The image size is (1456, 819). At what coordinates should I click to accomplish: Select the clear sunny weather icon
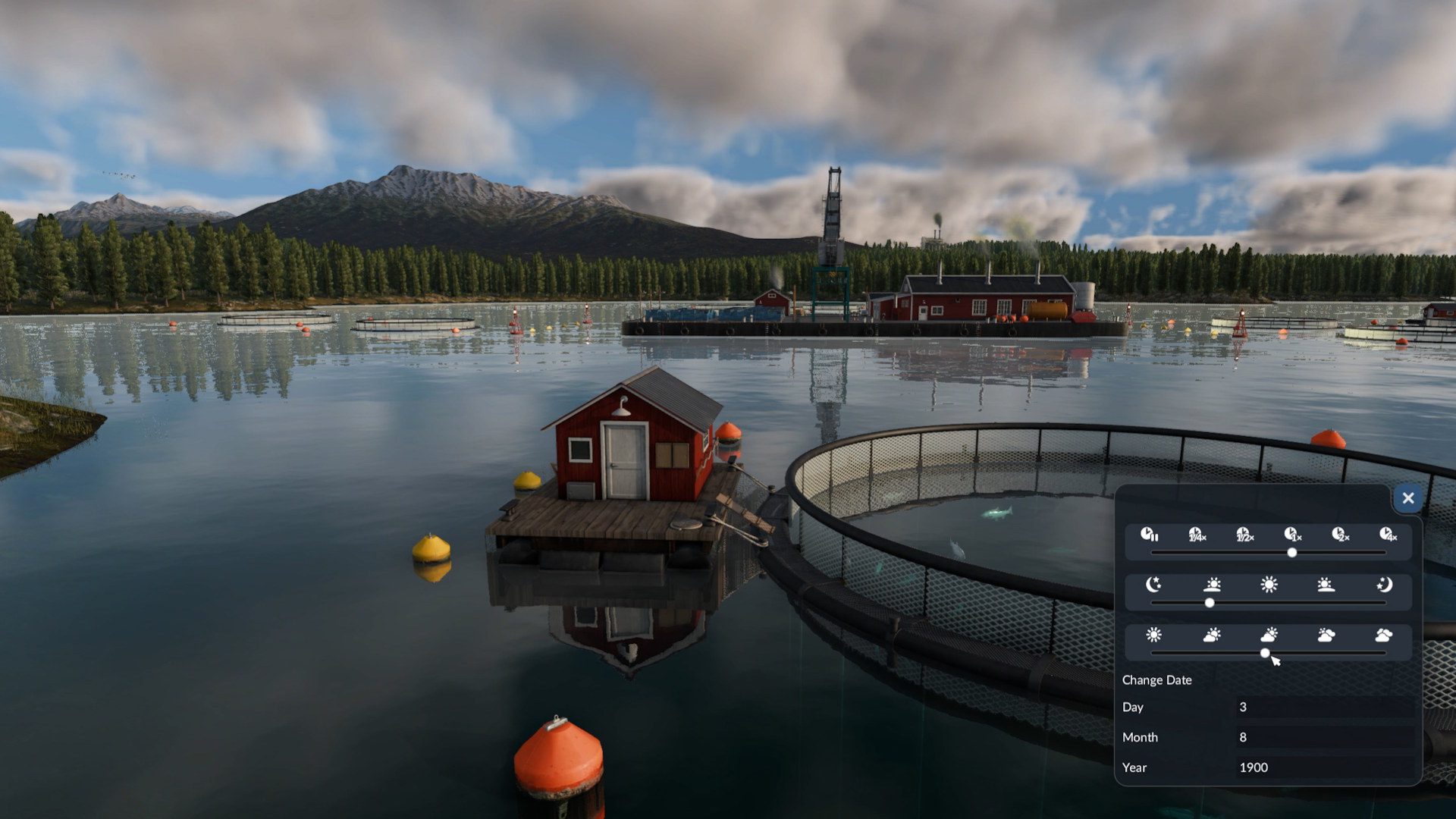pyautogui.click(x=1153, y=635)
